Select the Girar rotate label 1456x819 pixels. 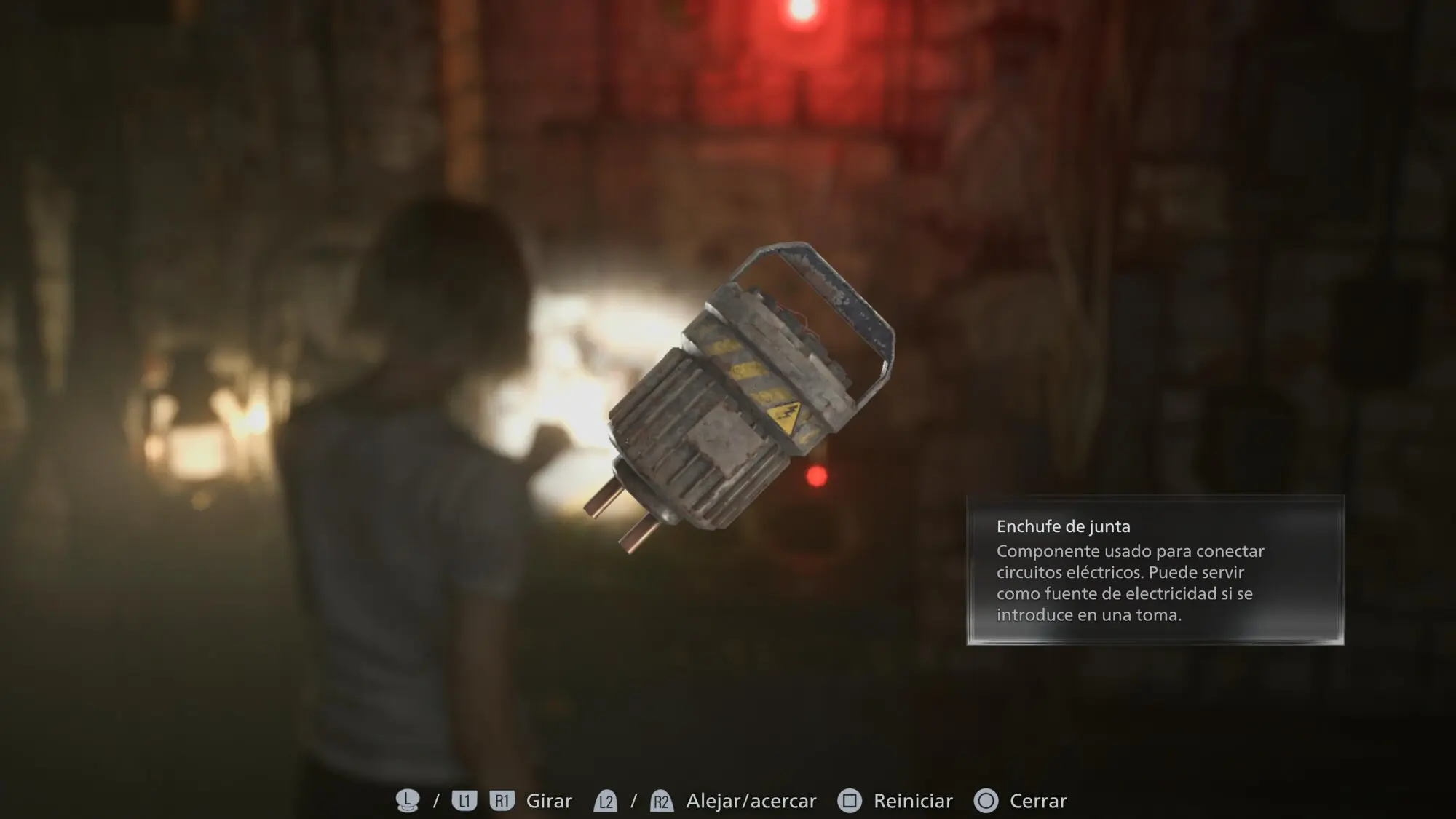pyautogui.click(x=549, y=801)
